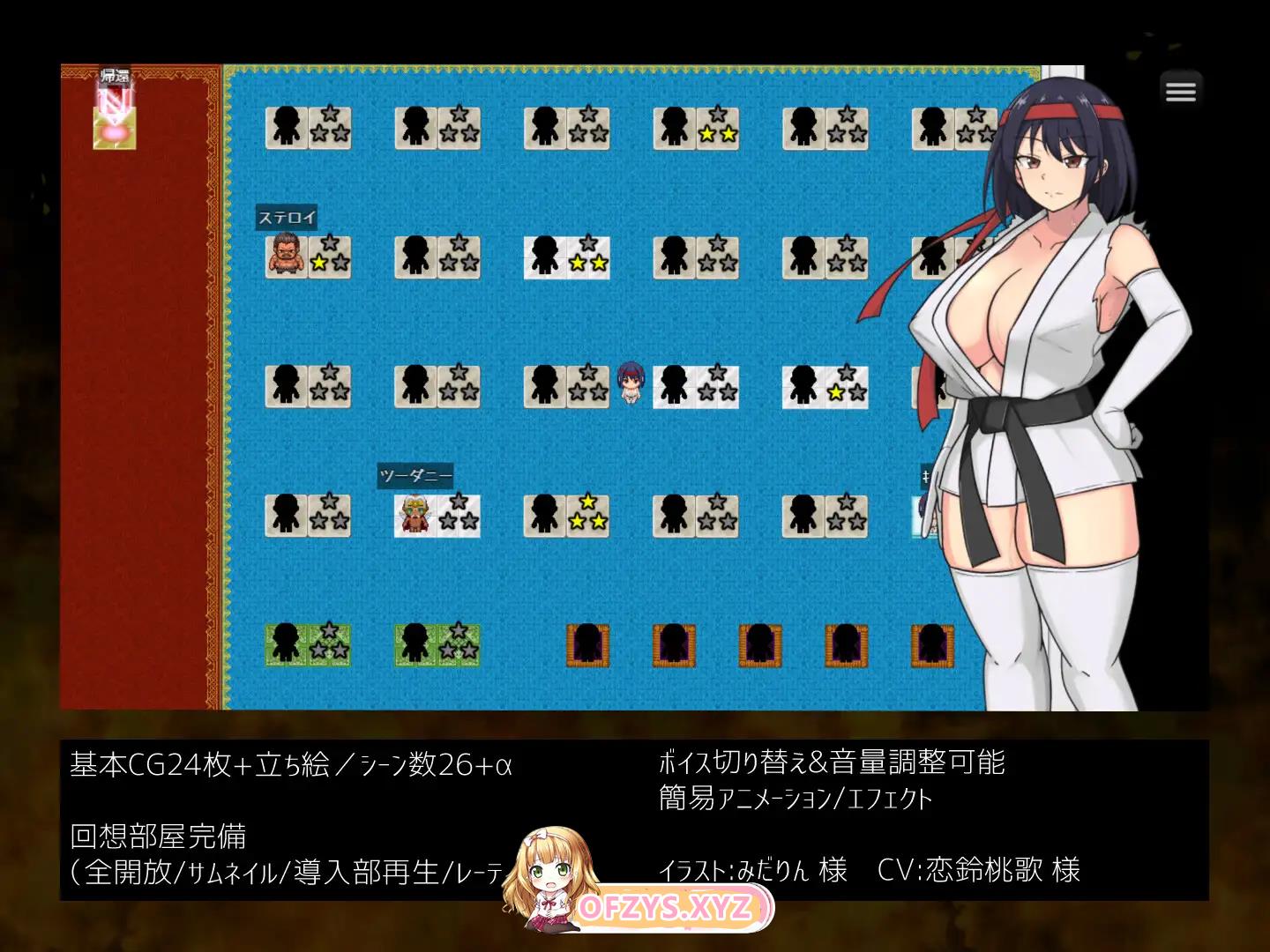Screen dimensions: 1270x952
Task: Select the 帰還 return crystal
Action: (115, 116)
